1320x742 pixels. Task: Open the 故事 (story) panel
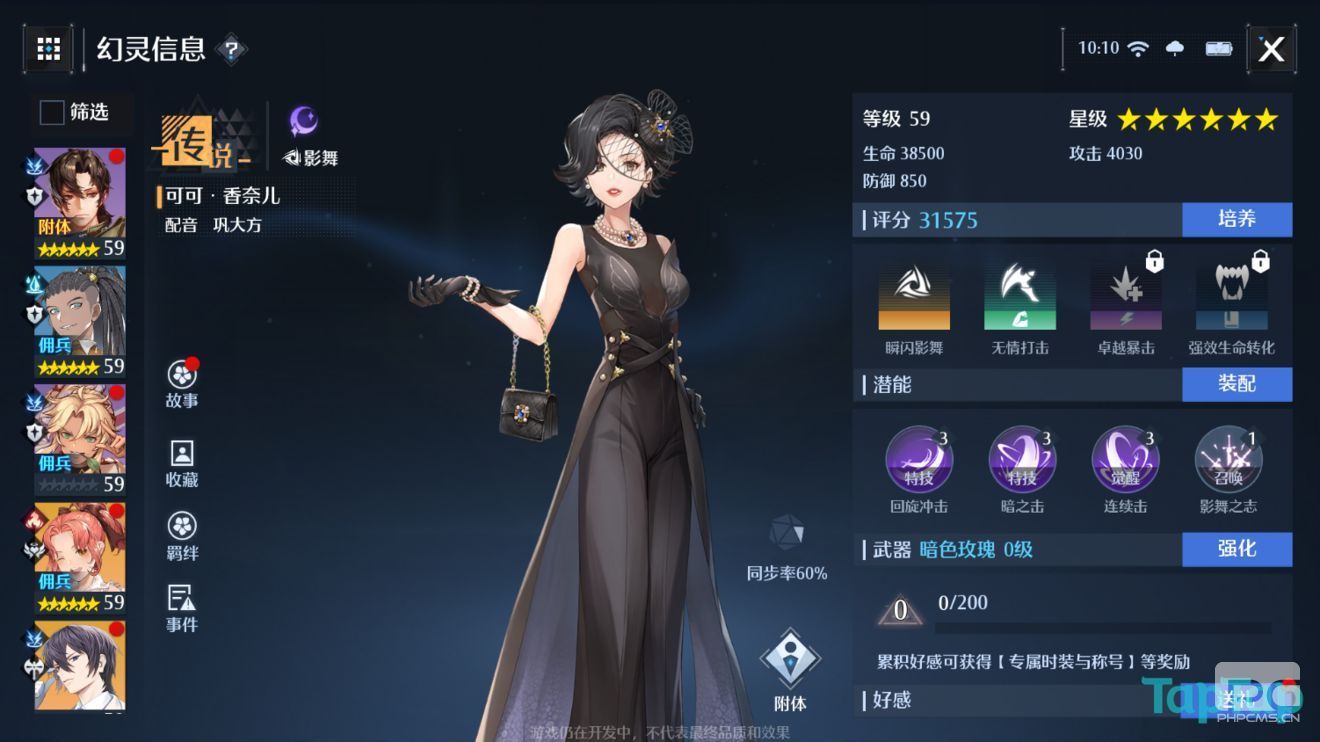tap(180, 382)
